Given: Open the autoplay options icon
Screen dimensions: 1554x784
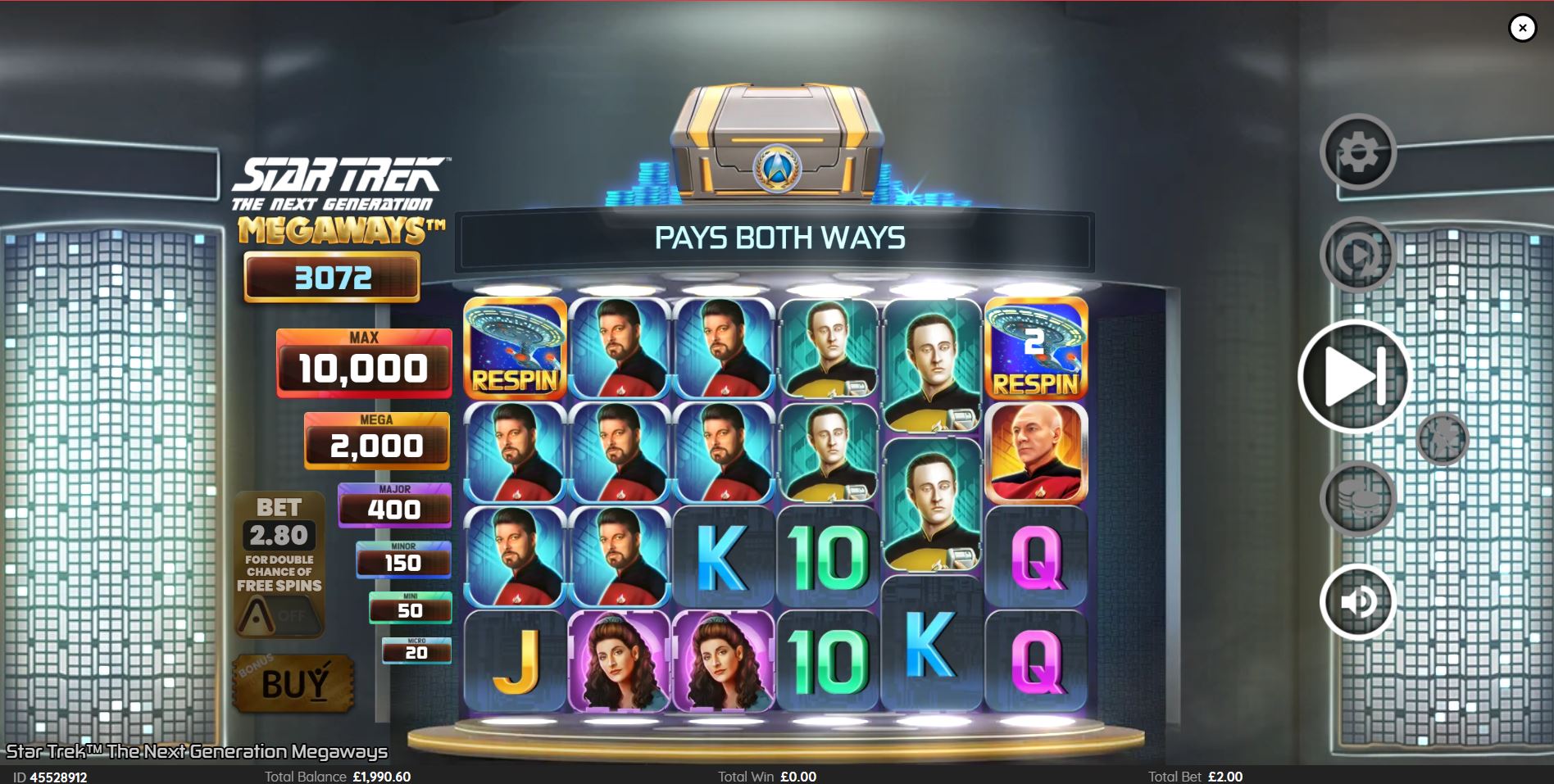Looking at the screenshot, I should point(1356,254).
